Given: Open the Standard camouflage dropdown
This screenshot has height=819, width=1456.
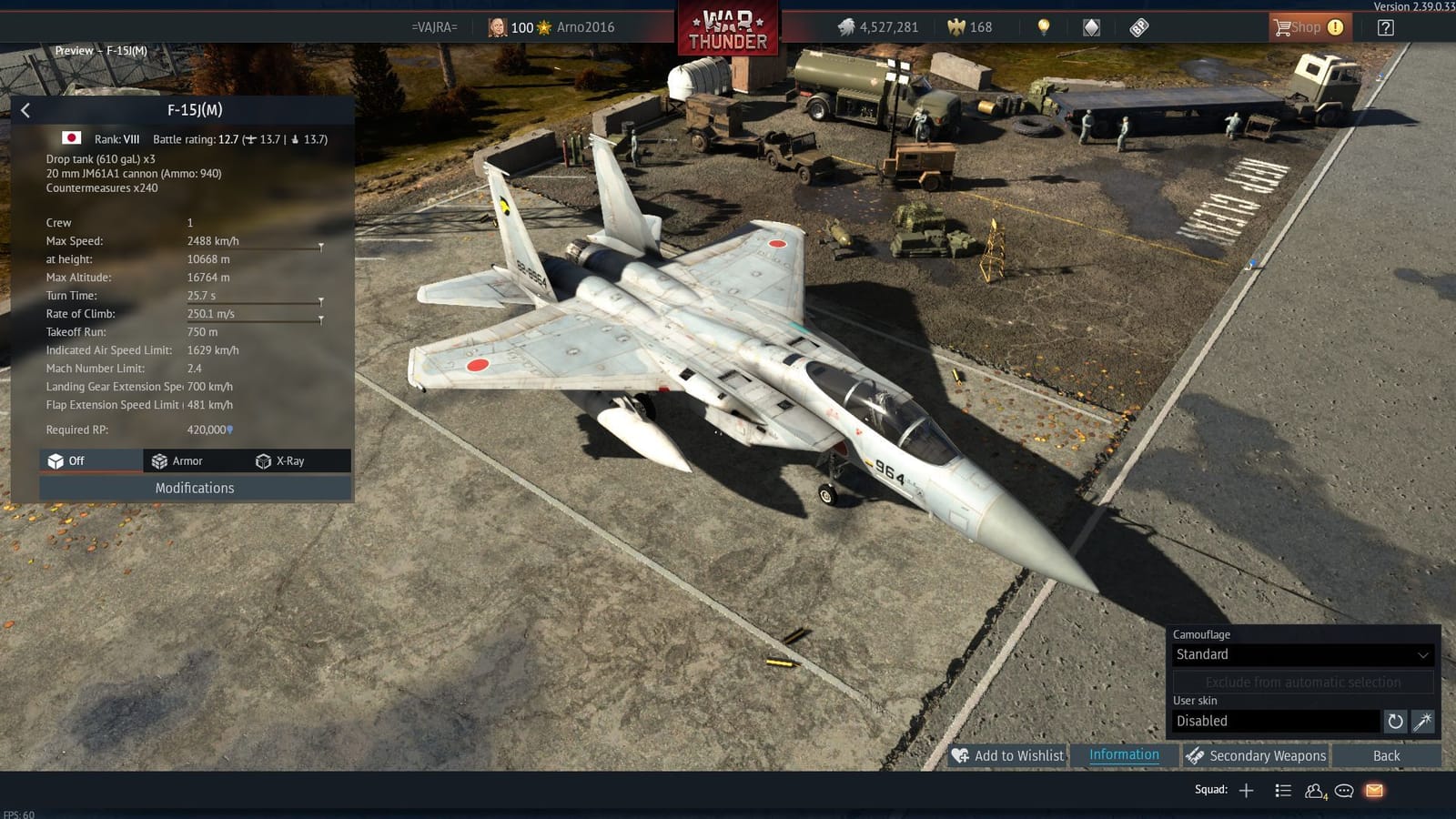Looking at the screenshot, I should pyautogui.click(x=1302, y=654).
